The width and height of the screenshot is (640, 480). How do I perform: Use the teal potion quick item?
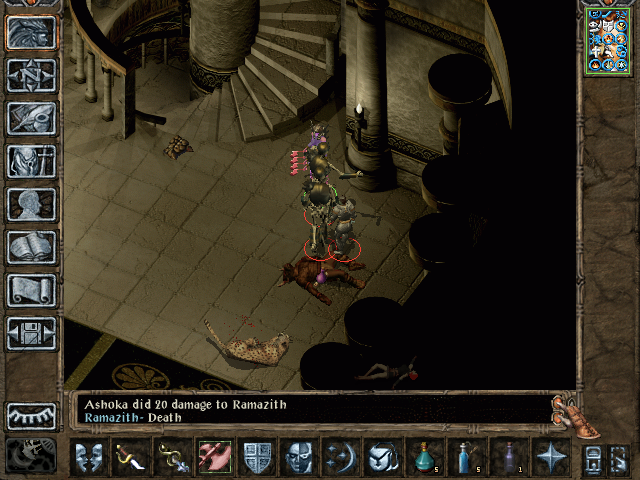click(x=424, y=457)
